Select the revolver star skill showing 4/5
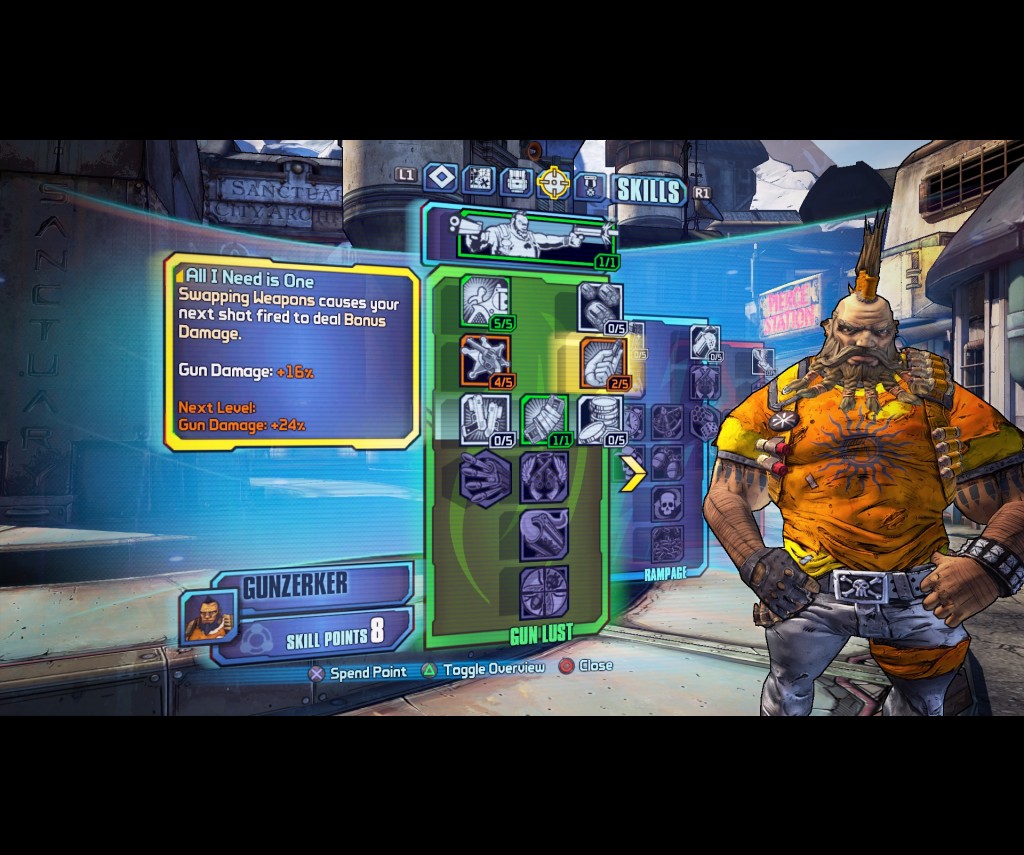The height and width of the screenshot is (855, 1024). [485, 360]
